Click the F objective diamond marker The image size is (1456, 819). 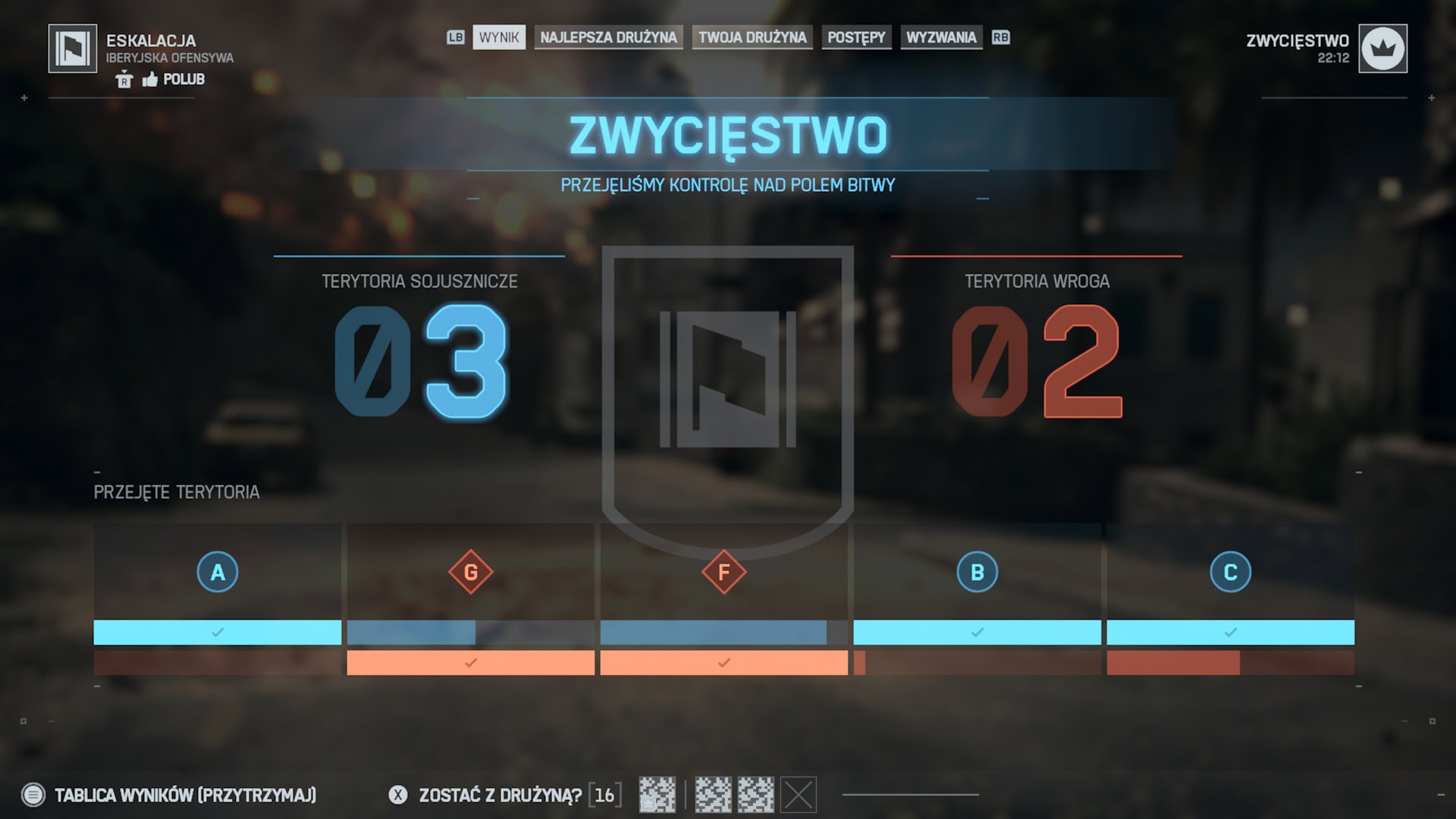tap(723, 572)
